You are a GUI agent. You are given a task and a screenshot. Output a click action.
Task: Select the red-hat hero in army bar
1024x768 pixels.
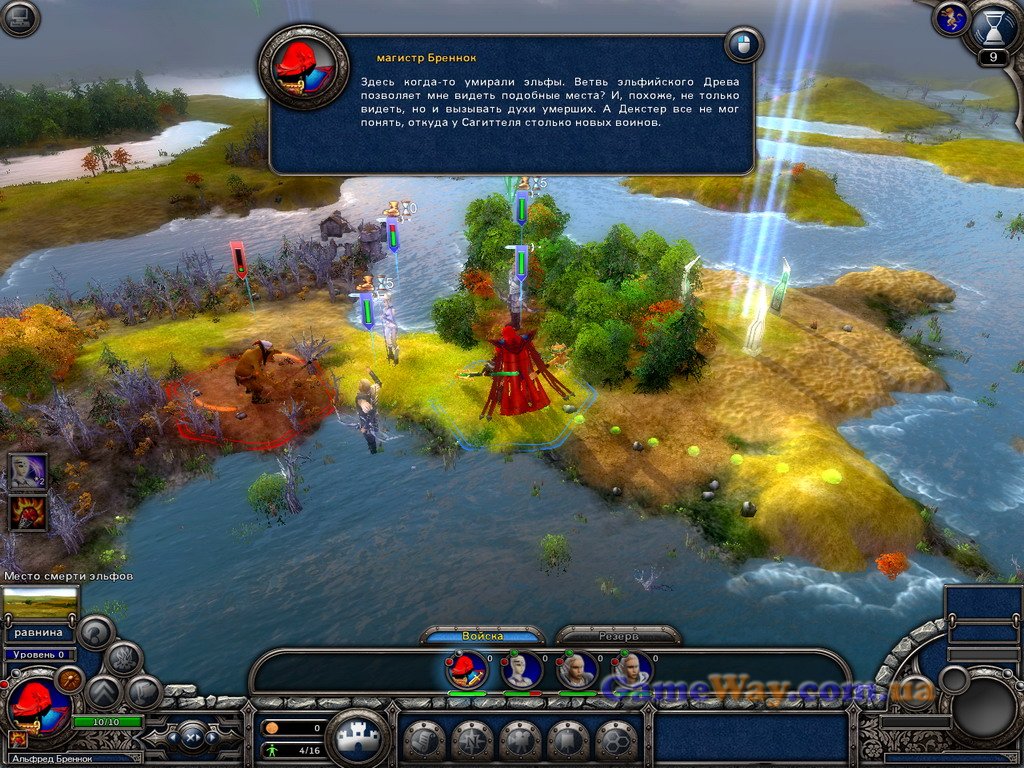click(467, 669)
